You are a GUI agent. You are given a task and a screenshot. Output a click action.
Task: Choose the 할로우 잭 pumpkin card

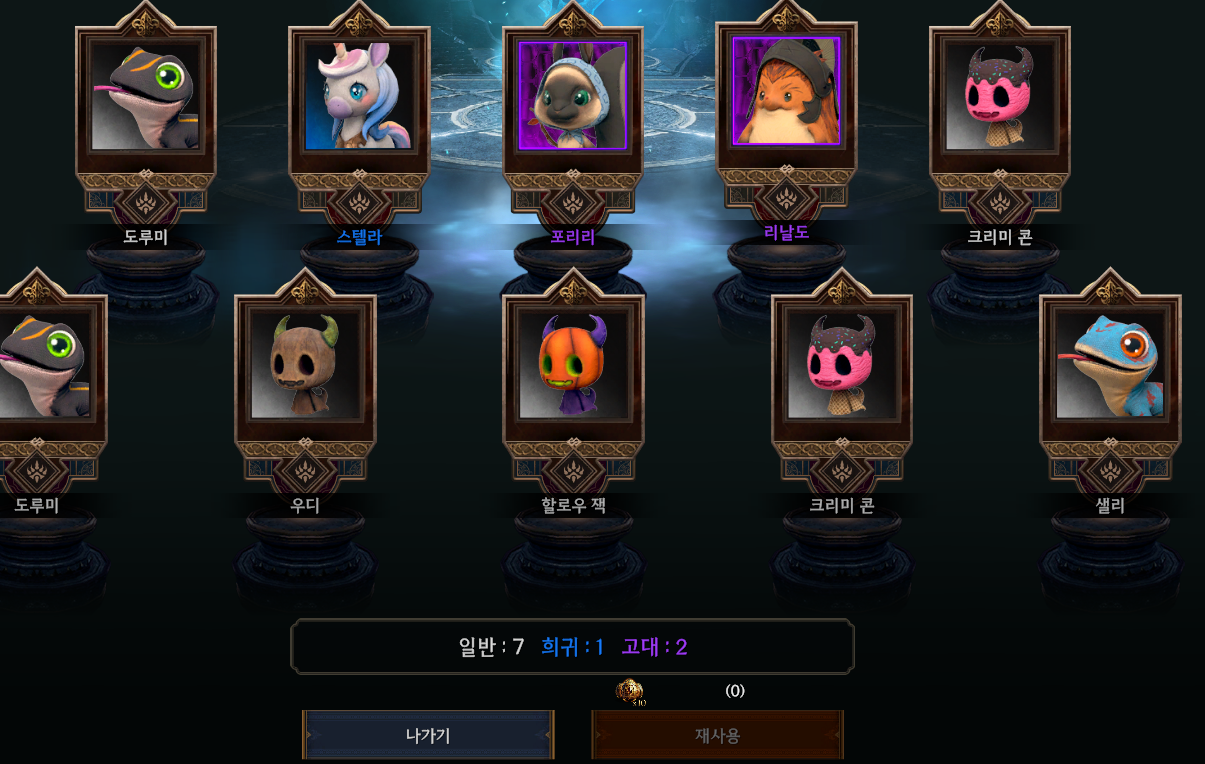(573, 364)
